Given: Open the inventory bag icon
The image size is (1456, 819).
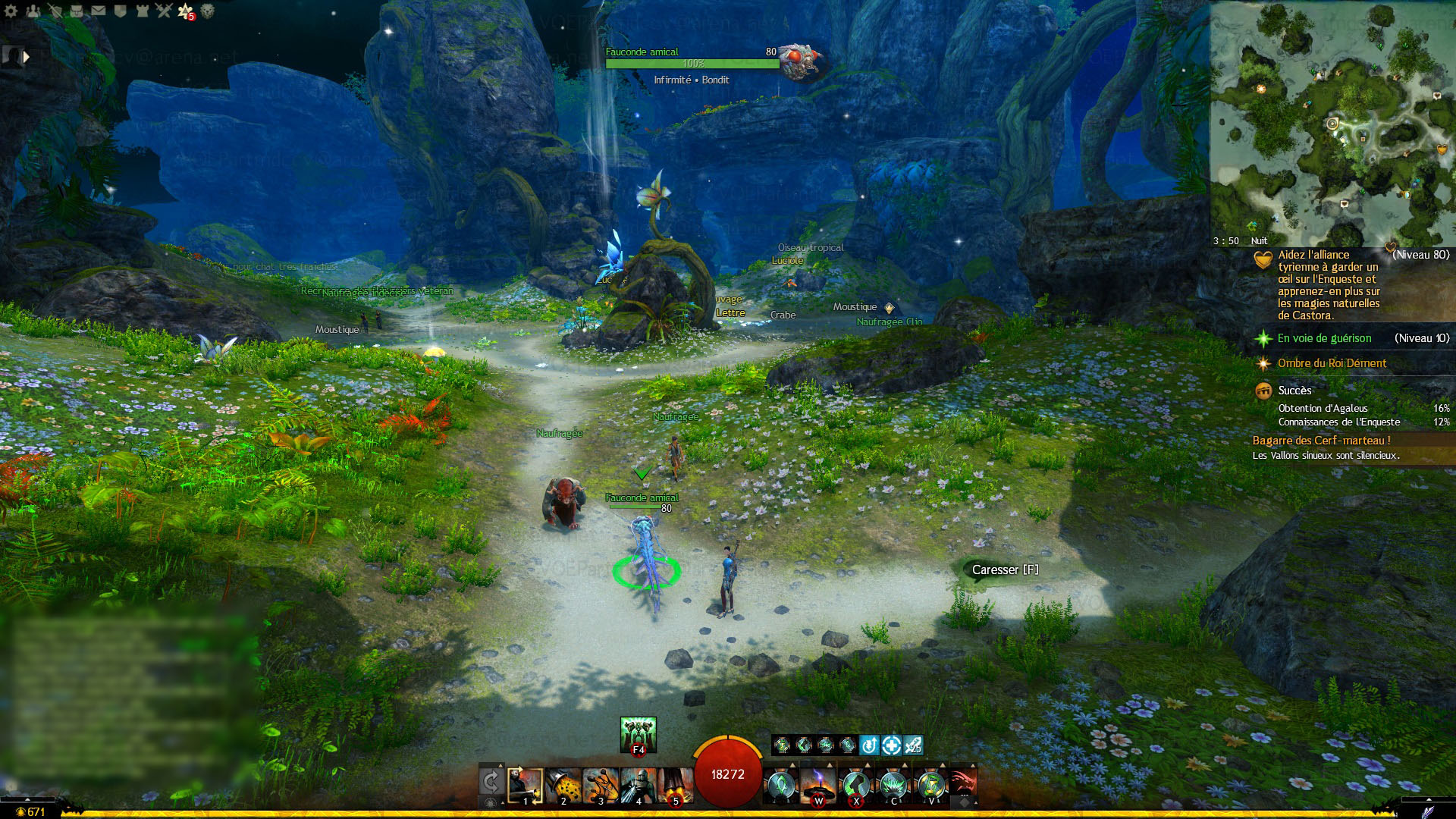Looking at the screenshot, I should point(77,11).
